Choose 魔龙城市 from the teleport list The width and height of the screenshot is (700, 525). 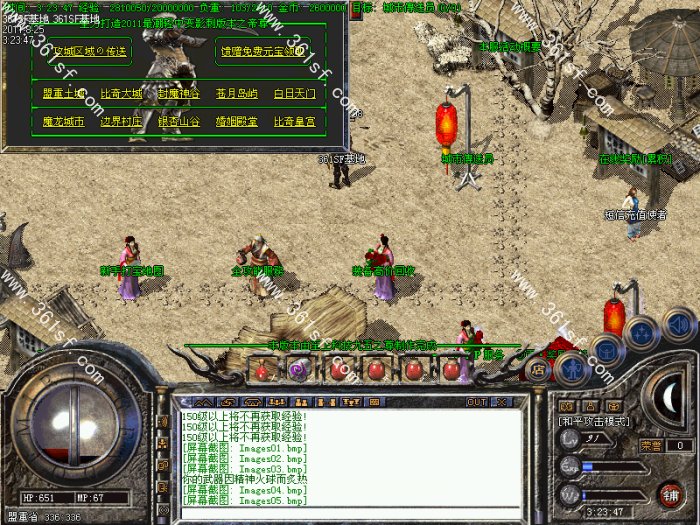[64, 122]
